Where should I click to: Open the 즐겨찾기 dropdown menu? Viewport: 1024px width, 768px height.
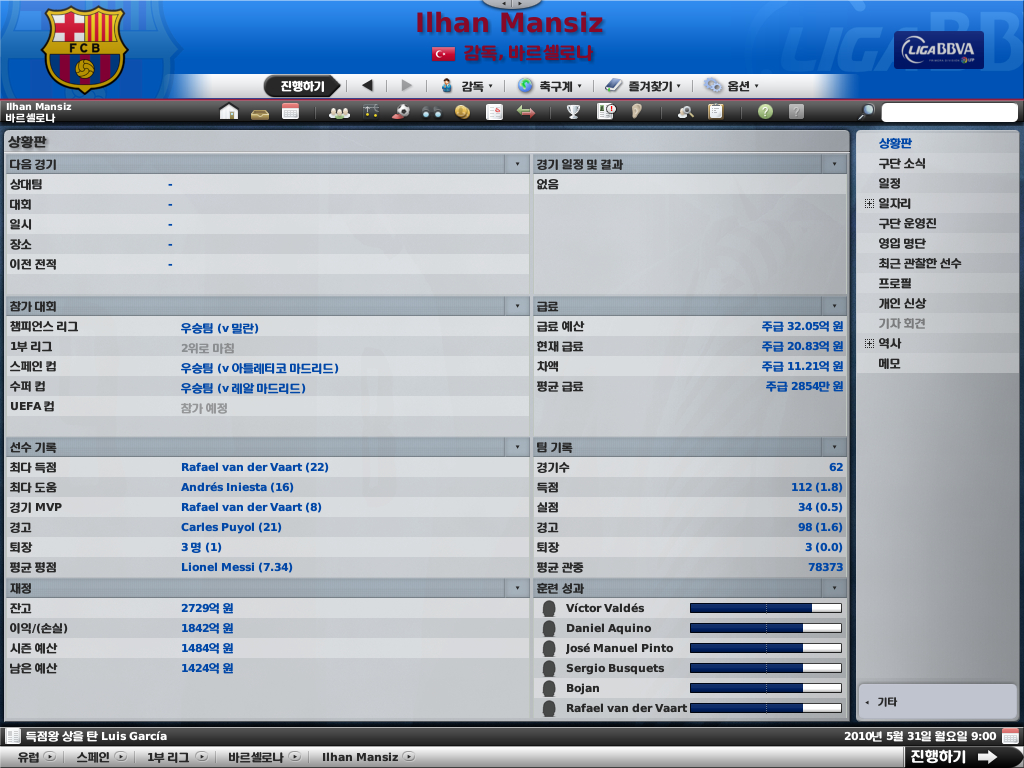[x=642, y=86]
